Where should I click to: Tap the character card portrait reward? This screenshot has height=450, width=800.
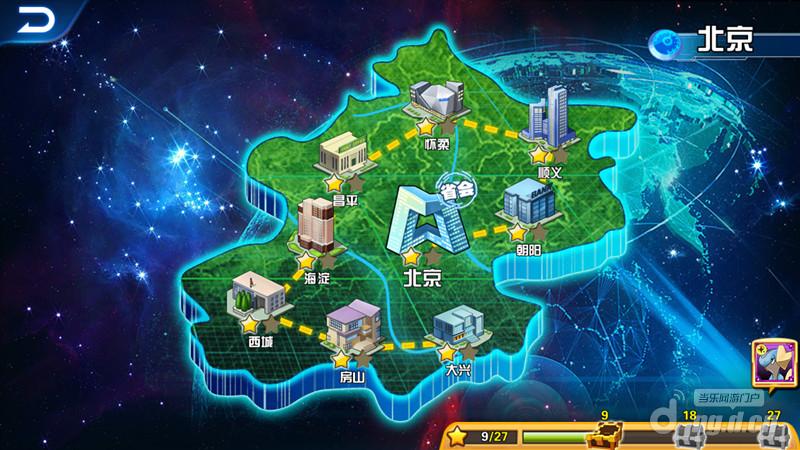[x=773, y=366]
